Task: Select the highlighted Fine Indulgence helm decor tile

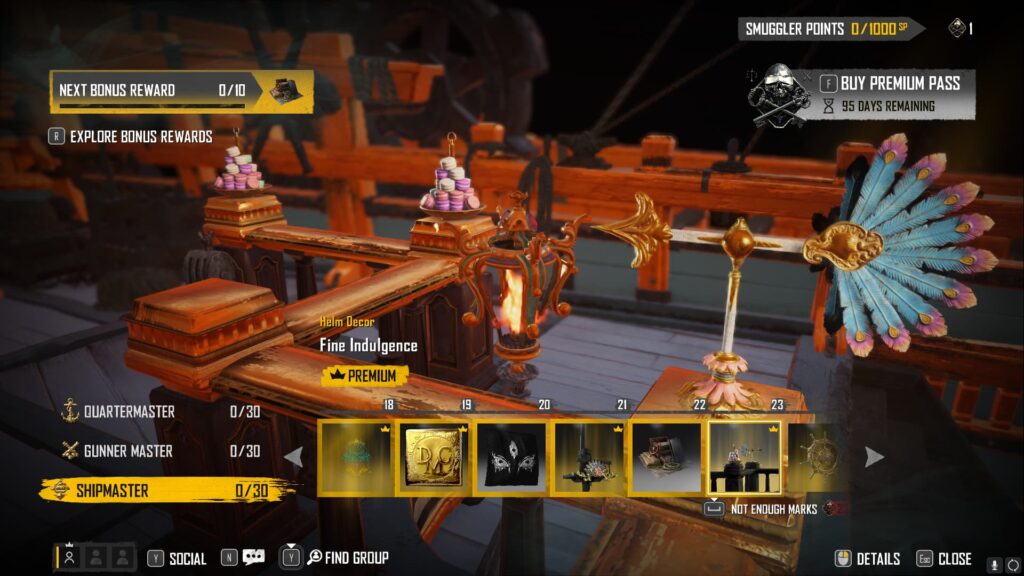Action: coord(745,457)
